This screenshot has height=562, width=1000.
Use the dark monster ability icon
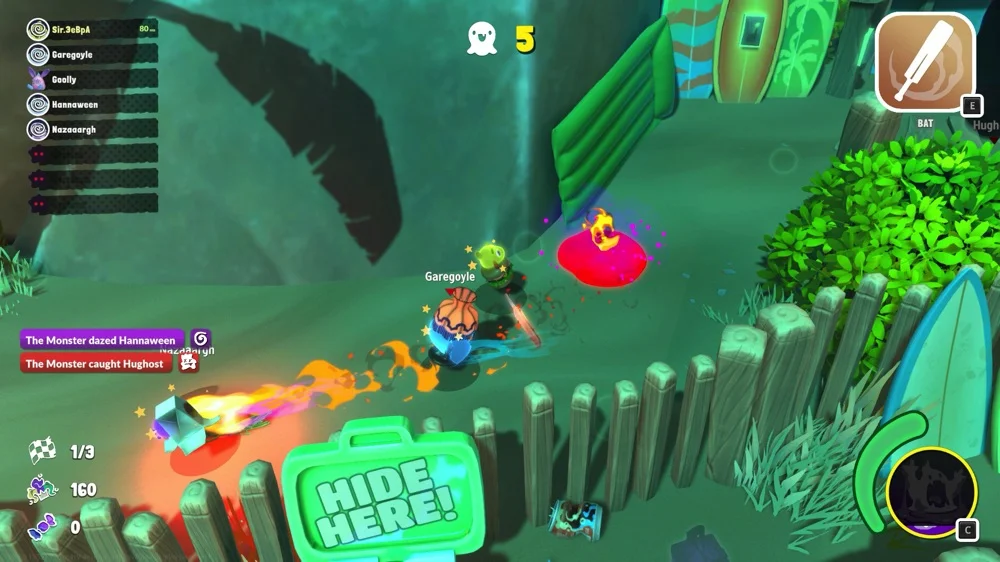[x=931, y=492]
